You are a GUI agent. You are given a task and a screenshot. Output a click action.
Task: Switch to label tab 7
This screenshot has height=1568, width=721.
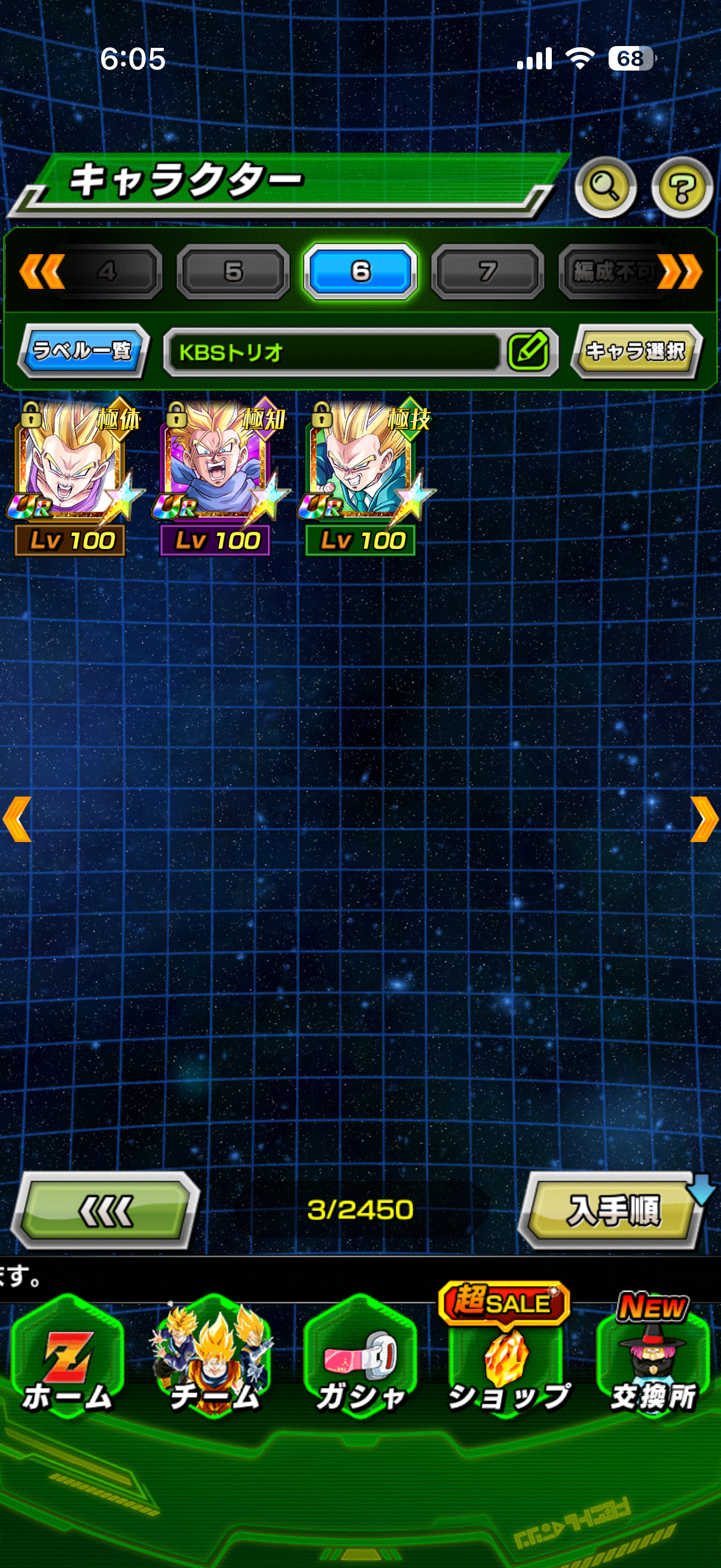click(x=487, y=271)
